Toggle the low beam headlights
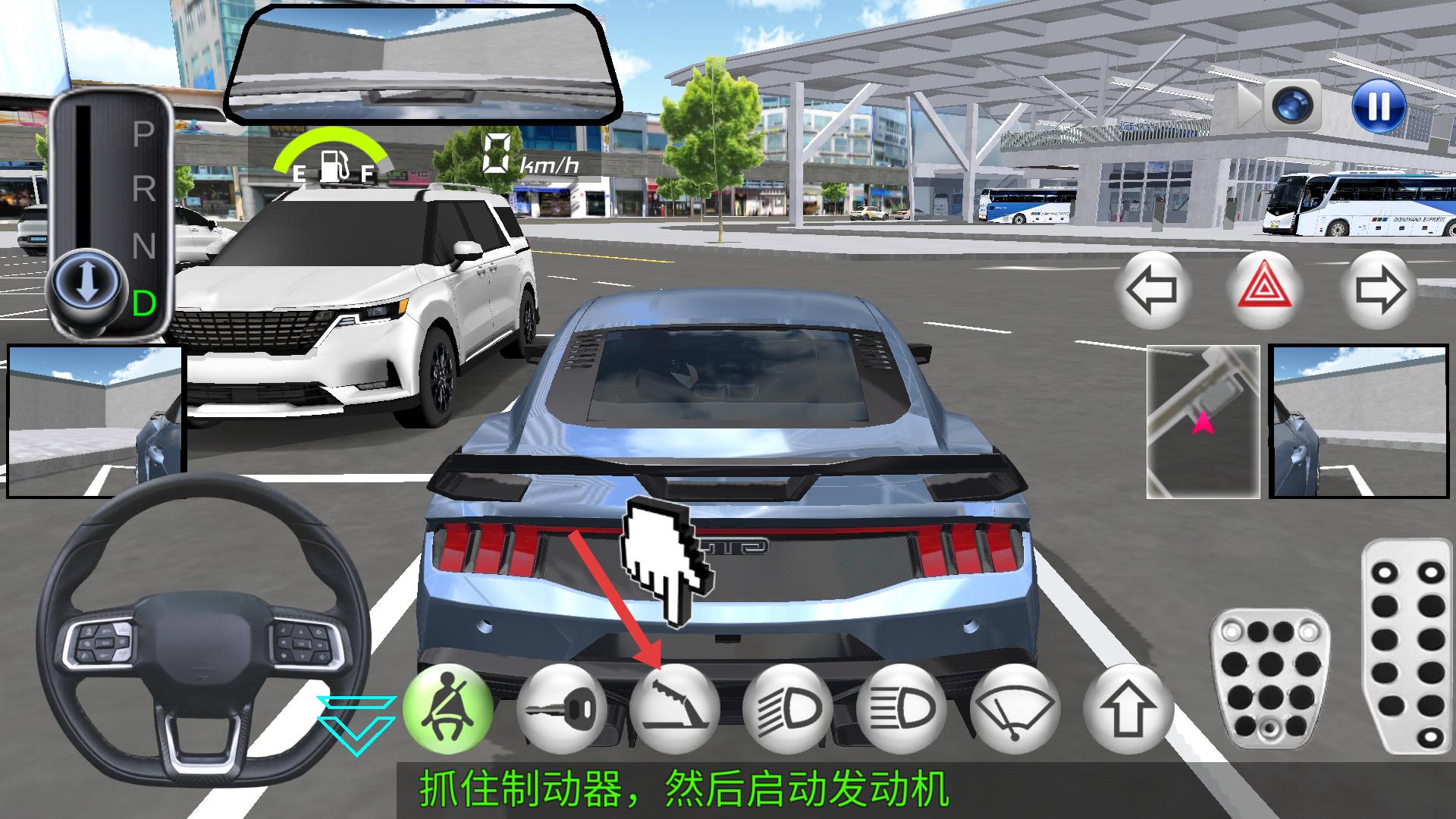This screenshot has height=819, width=1456. point(788,711)
